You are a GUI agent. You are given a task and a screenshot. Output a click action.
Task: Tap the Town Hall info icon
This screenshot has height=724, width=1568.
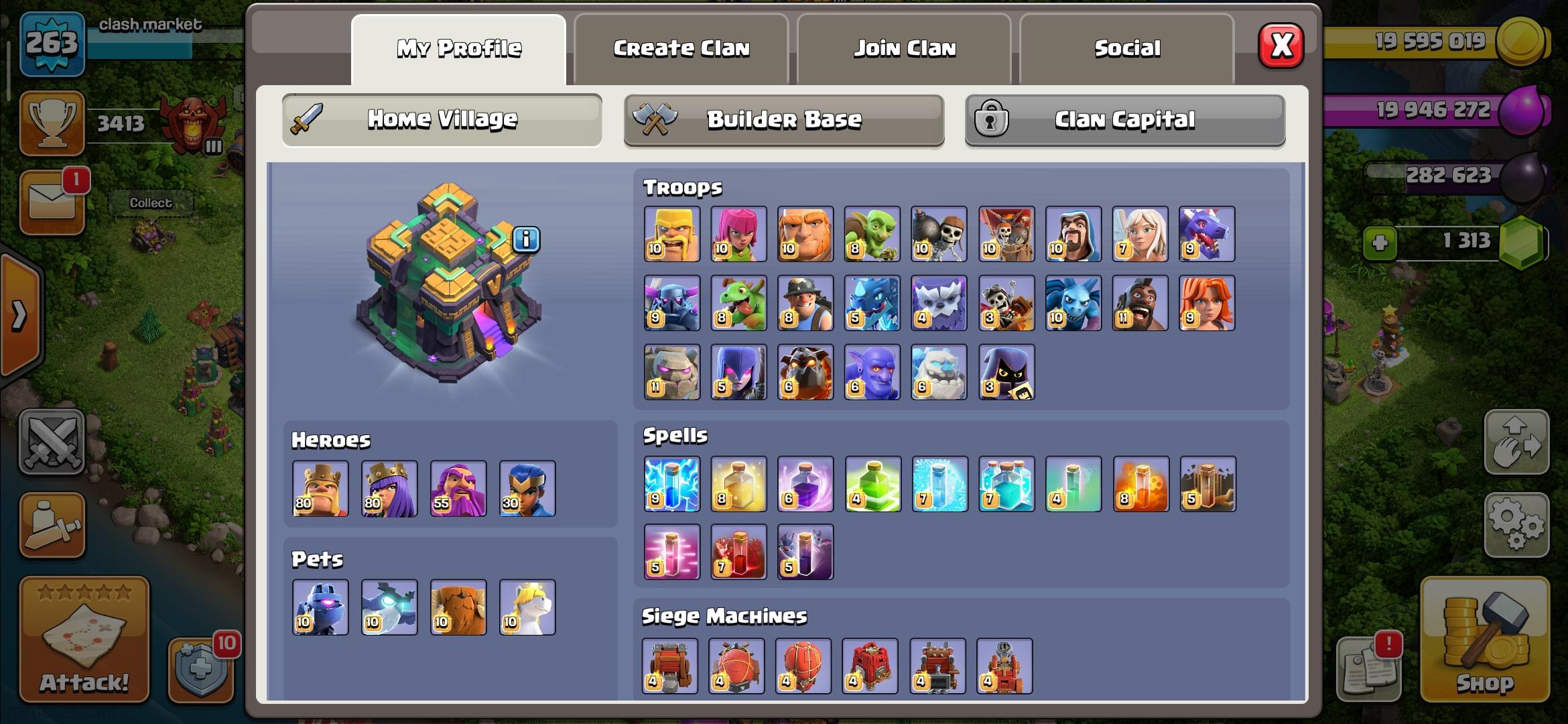click(526, 239)
